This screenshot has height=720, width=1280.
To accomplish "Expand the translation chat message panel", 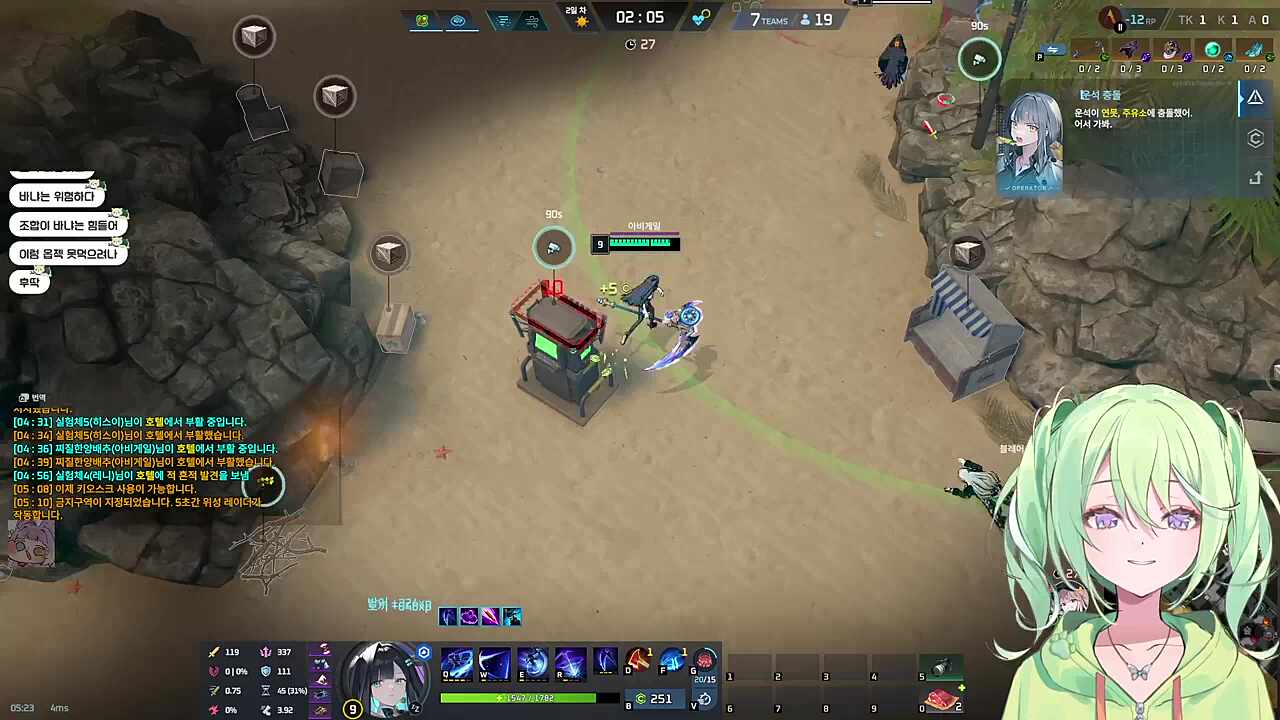I will coord(30,397).
